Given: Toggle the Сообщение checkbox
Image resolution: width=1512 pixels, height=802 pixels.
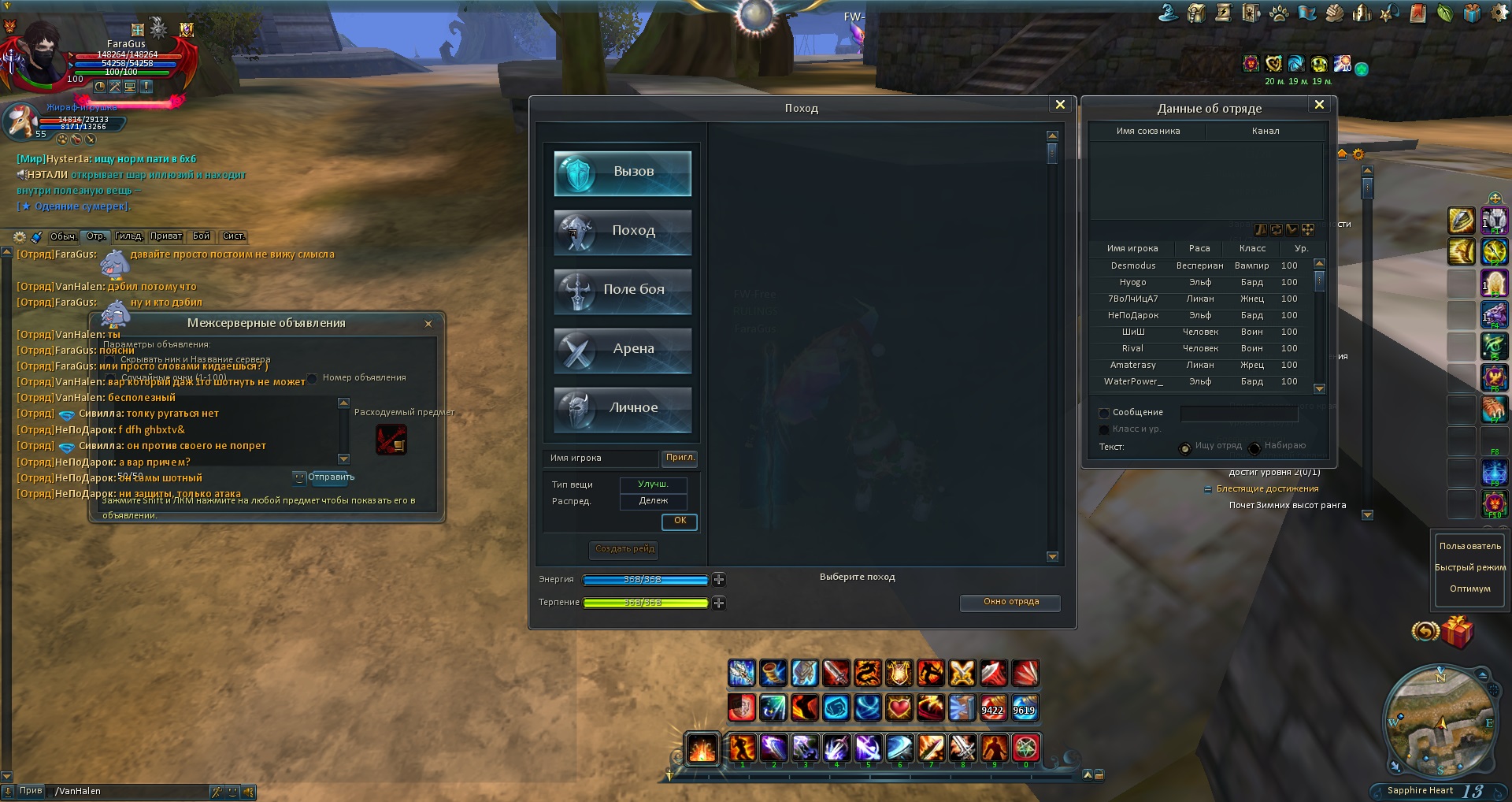Looking at the screenshot, I should pos(1104,413).
